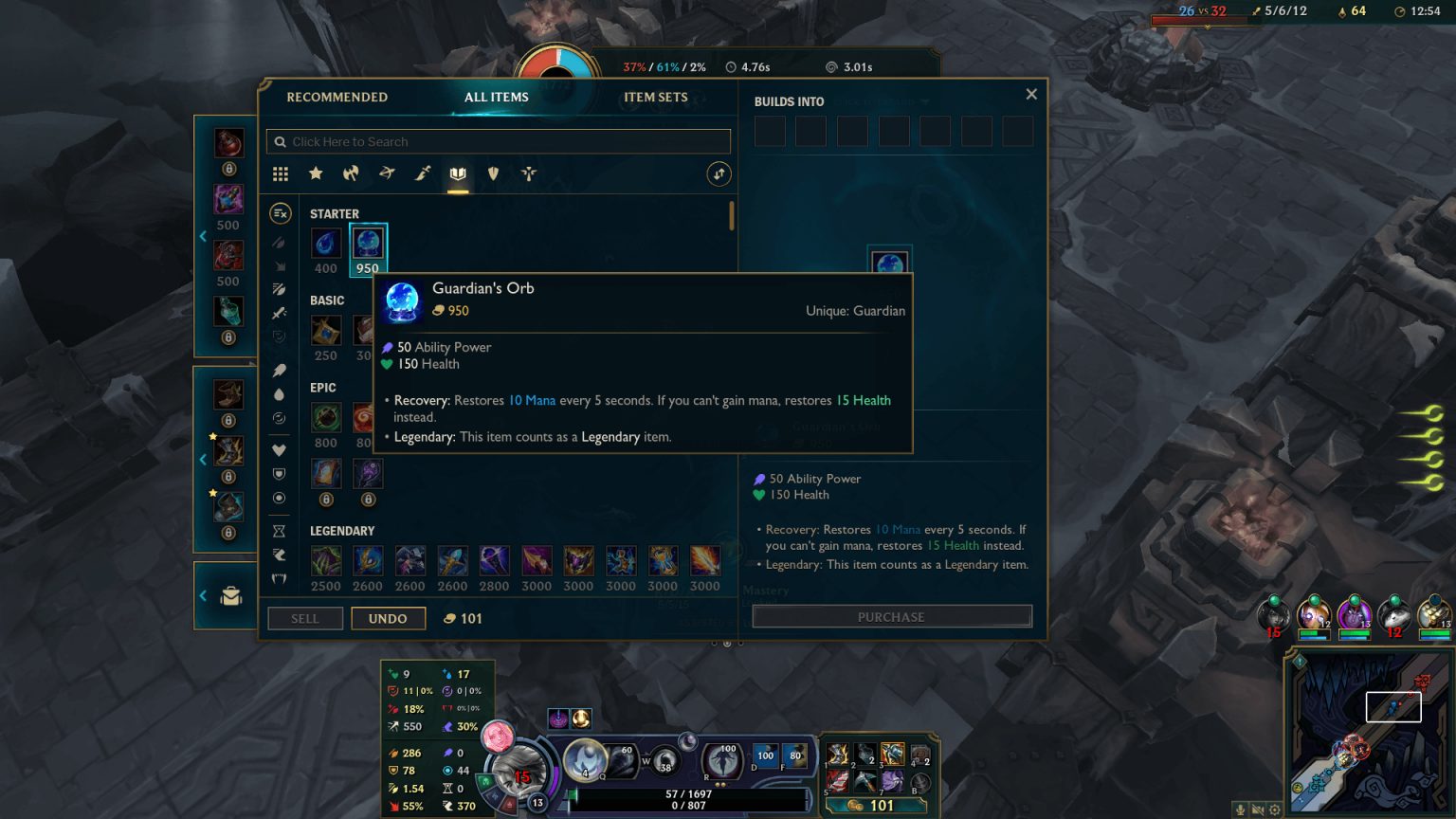Click the item search field
1456x819 pixels.
pyautogui.click(x=498, y=141)
